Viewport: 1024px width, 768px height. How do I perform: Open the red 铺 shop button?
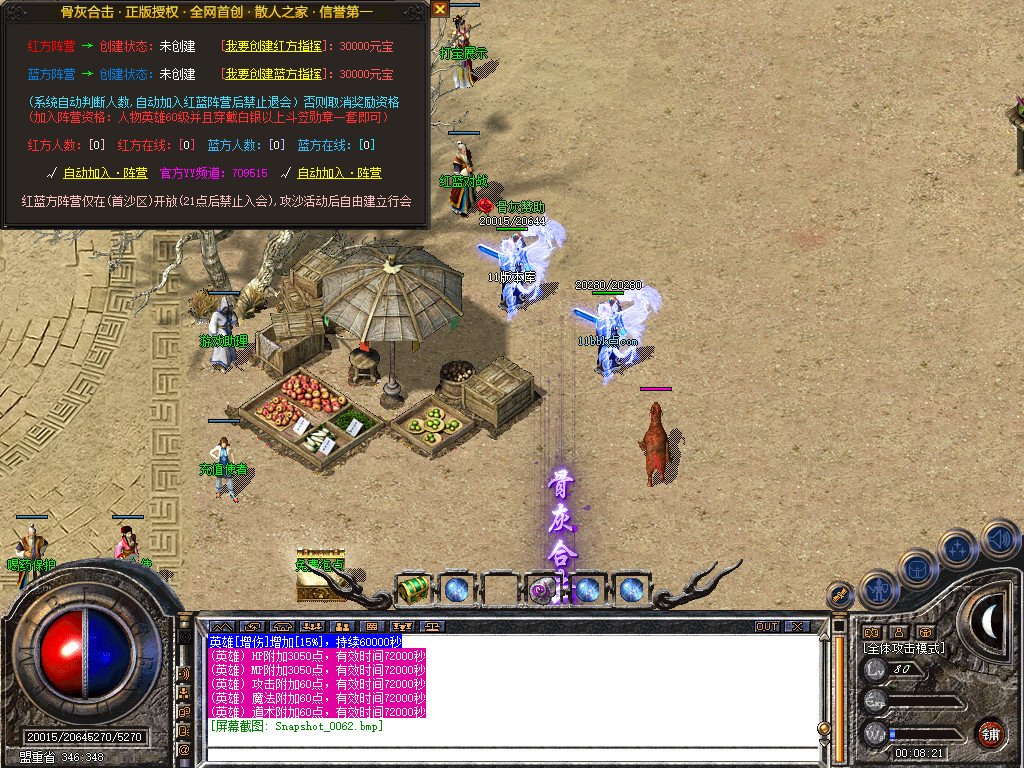[x=990, y=733]
